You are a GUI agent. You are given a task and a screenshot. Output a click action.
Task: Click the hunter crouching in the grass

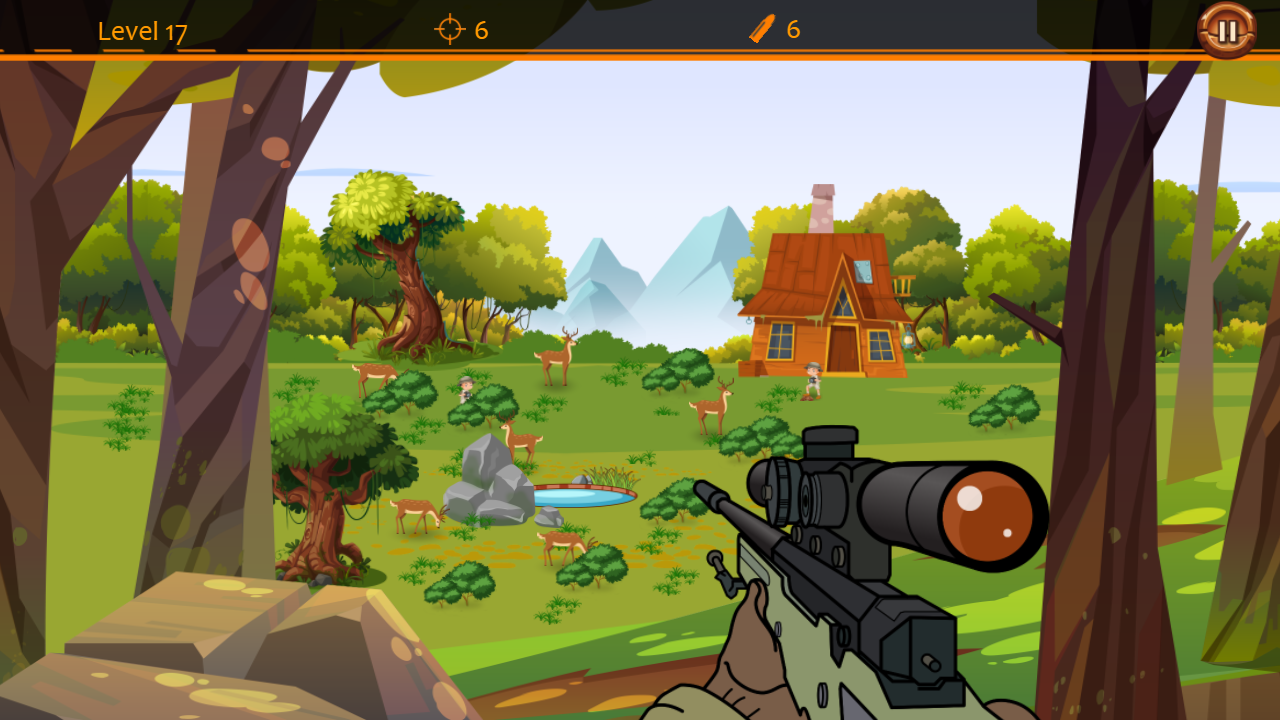pyautogui.click(x=467, y=390)
